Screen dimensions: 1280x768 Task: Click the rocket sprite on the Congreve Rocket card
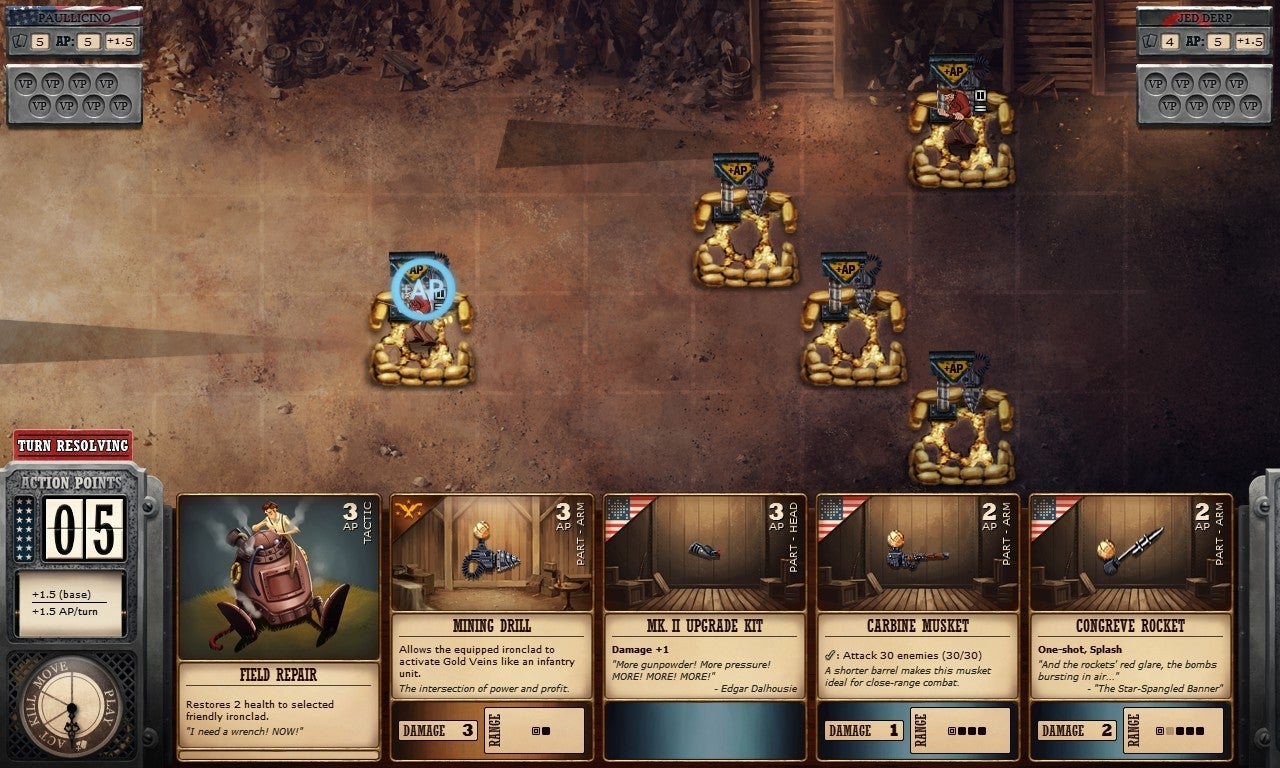coord(1137,546)
